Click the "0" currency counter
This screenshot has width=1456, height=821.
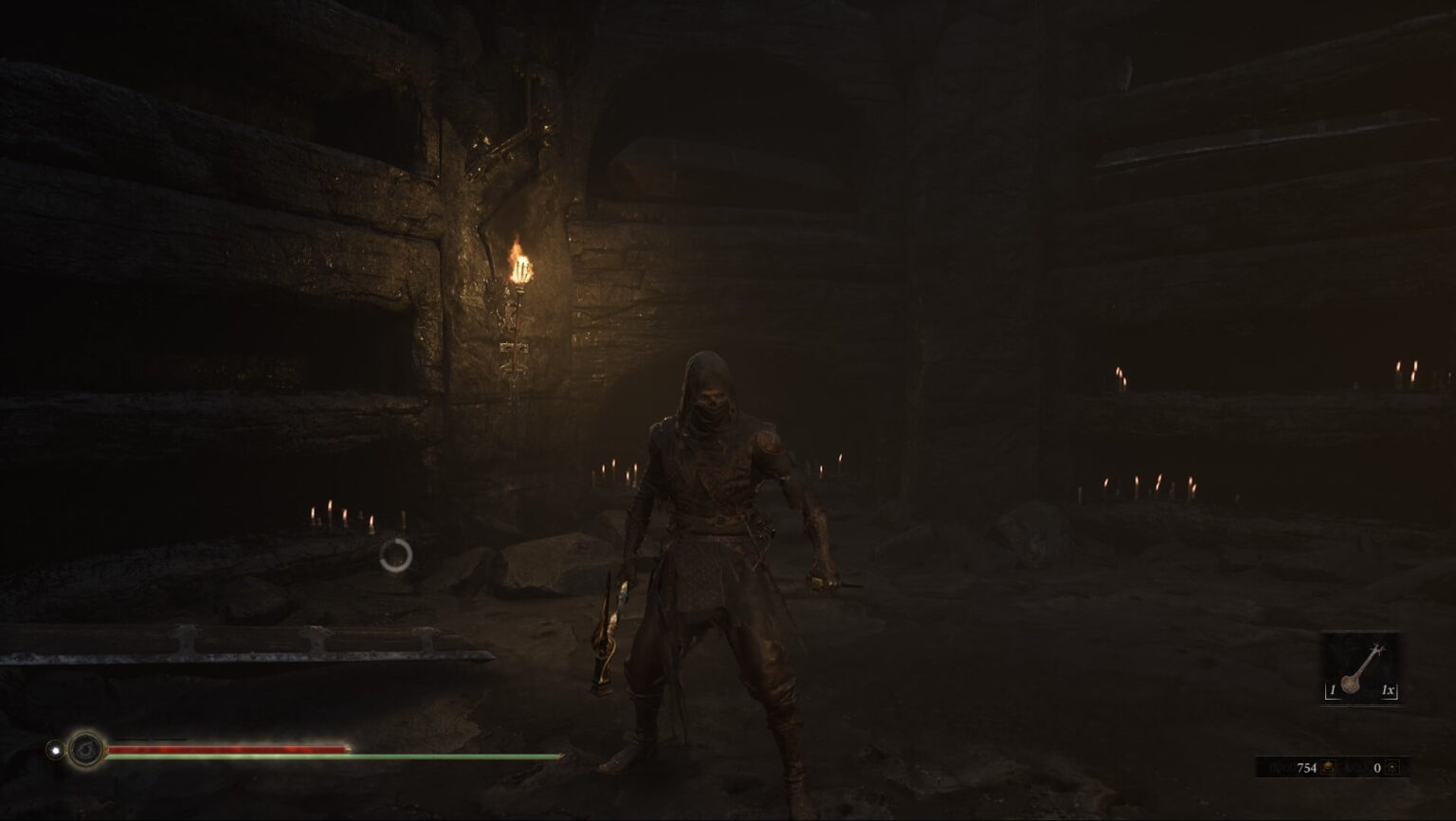(1378, 767)
